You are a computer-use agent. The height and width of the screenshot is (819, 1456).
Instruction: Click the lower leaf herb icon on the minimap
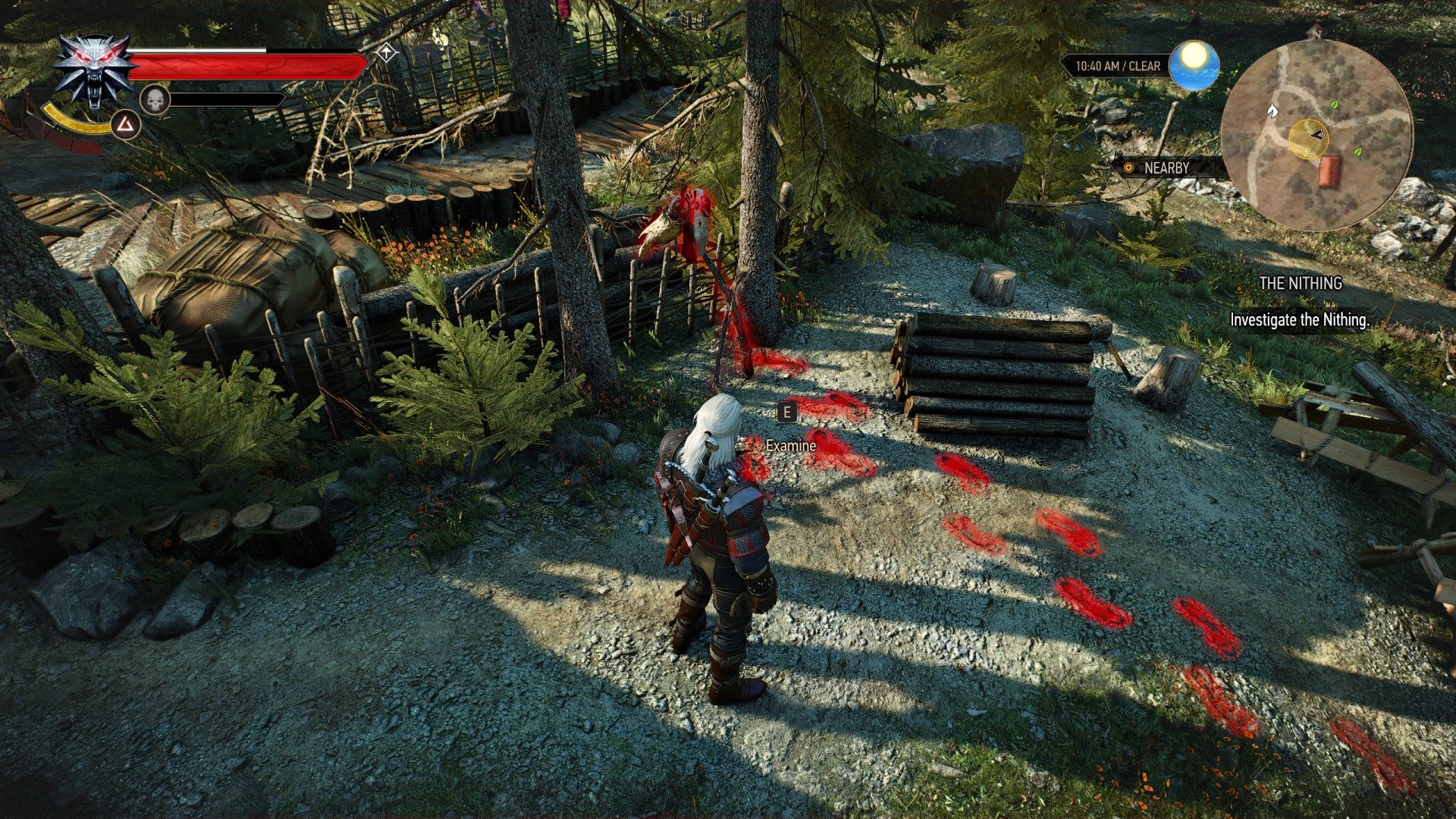(1357, 151)
